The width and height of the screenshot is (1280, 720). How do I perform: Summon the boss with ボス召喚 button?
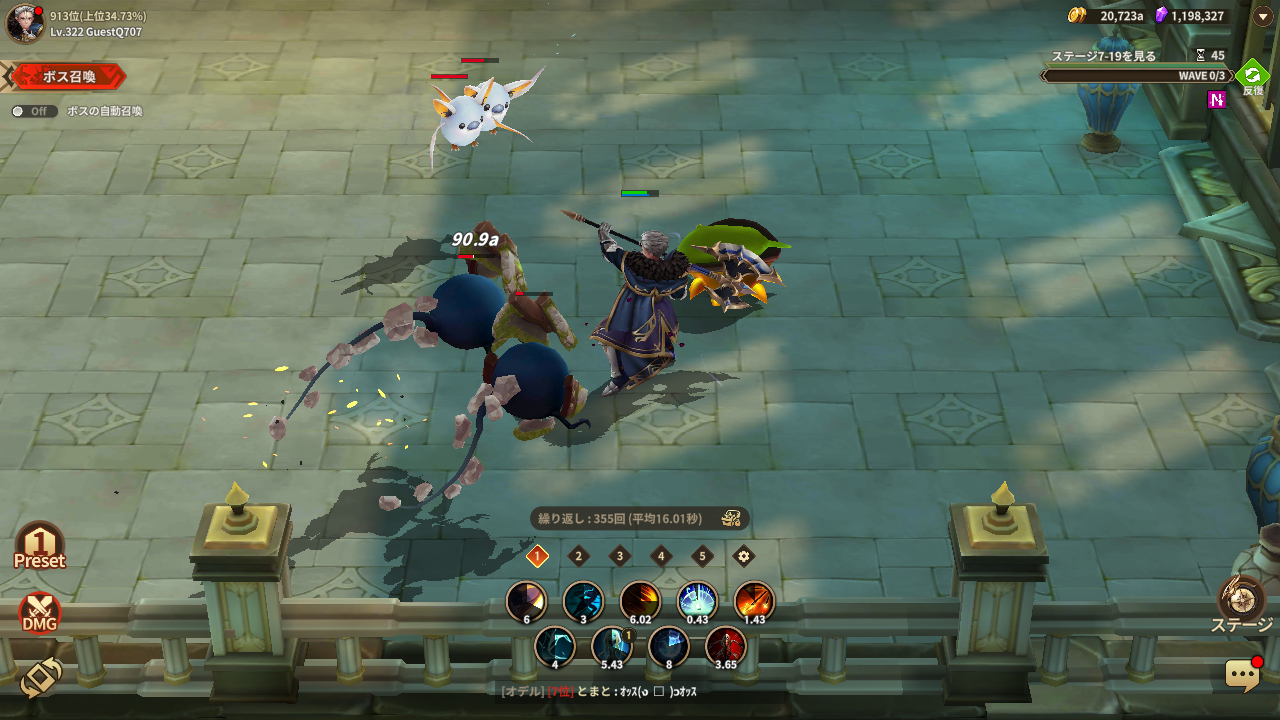click(x=68, y=76)
